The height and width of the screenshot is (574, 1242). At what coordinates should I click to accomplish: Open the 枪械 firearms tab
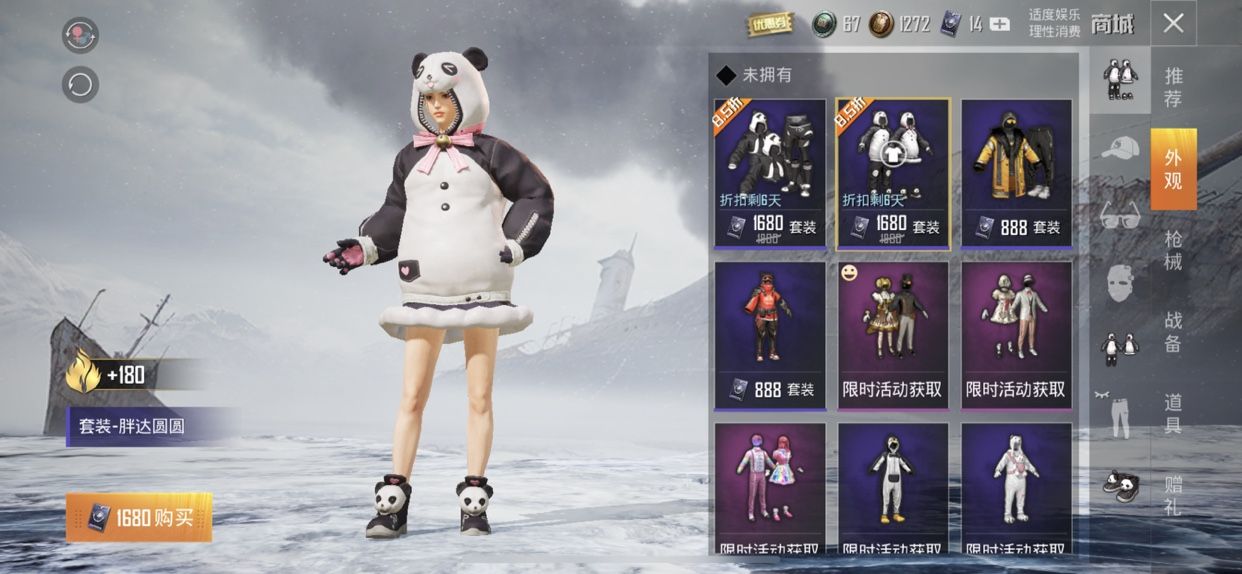pyautogui.click(x=1173, y=250)
